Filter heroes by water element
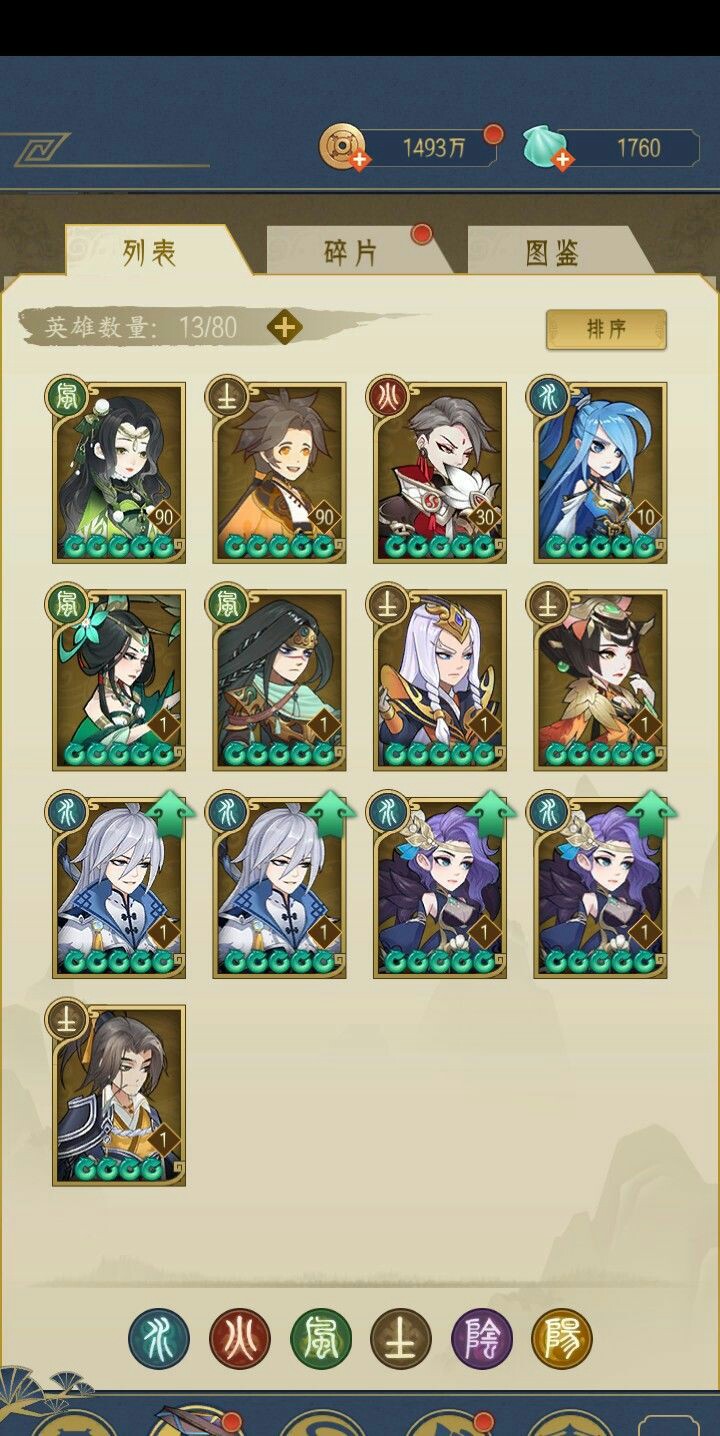Viewport: 720px width, 1436px height. tap(159, 1338)
